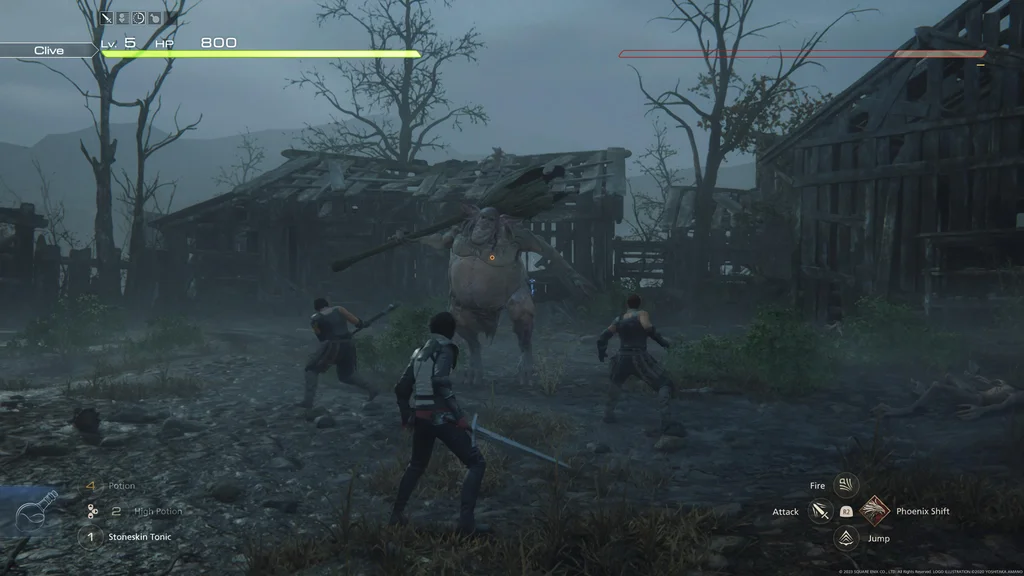Select the clock status icon

coord(138,17)
